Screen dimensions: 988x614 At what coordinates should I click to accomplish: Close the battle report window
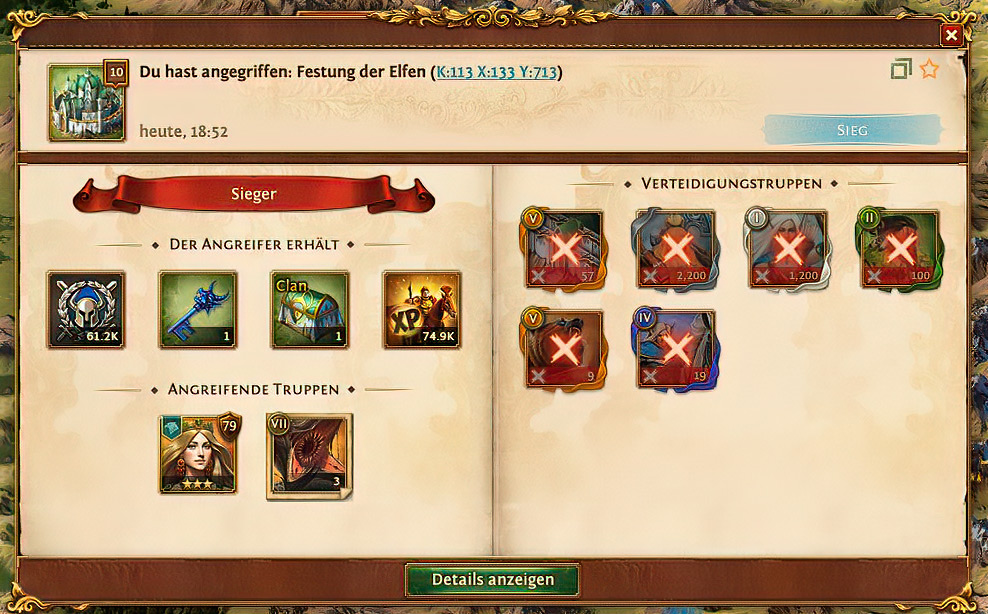[x=951, y=35]
